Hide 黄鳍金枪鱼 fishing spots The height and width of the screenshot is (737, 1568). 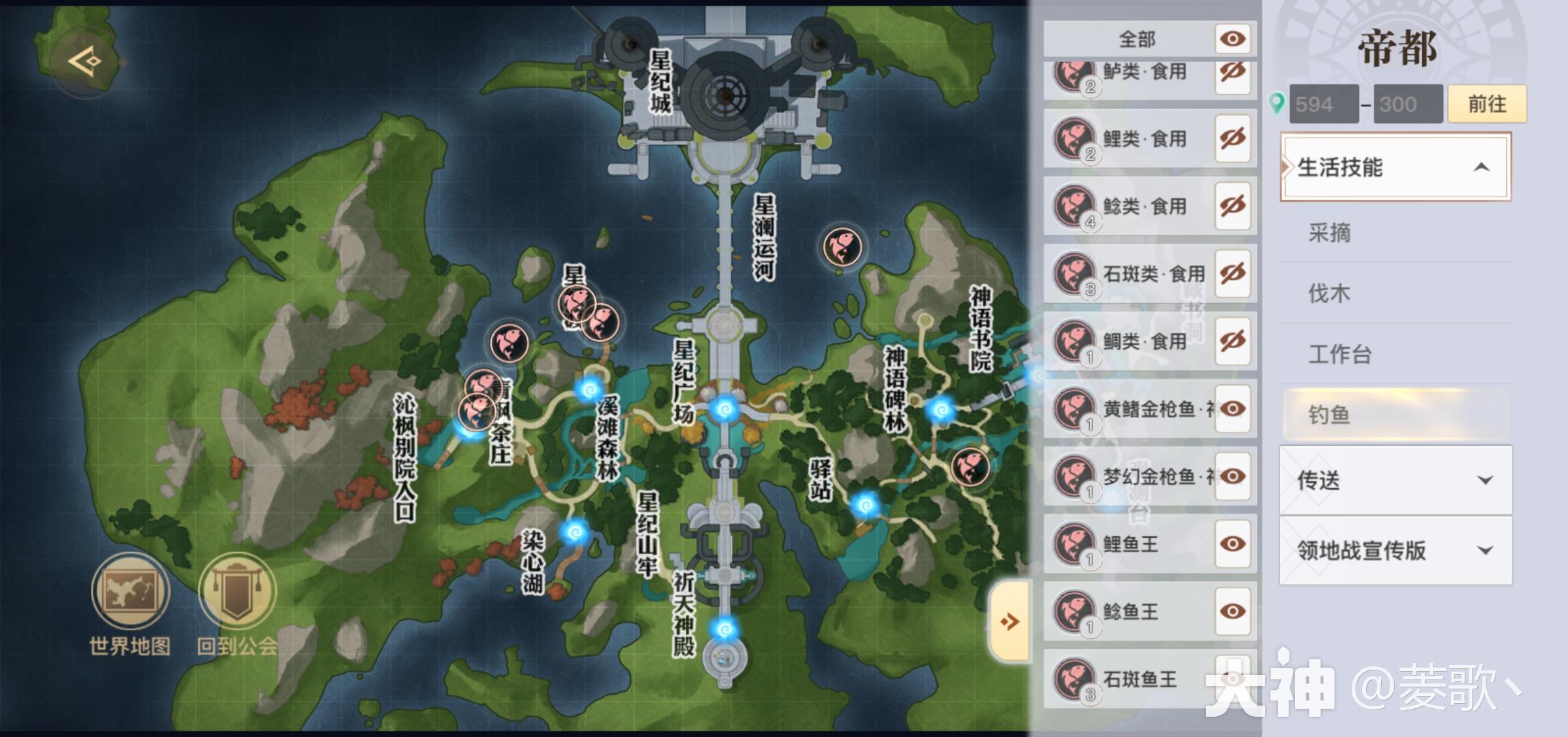(x=1232, y=409)
